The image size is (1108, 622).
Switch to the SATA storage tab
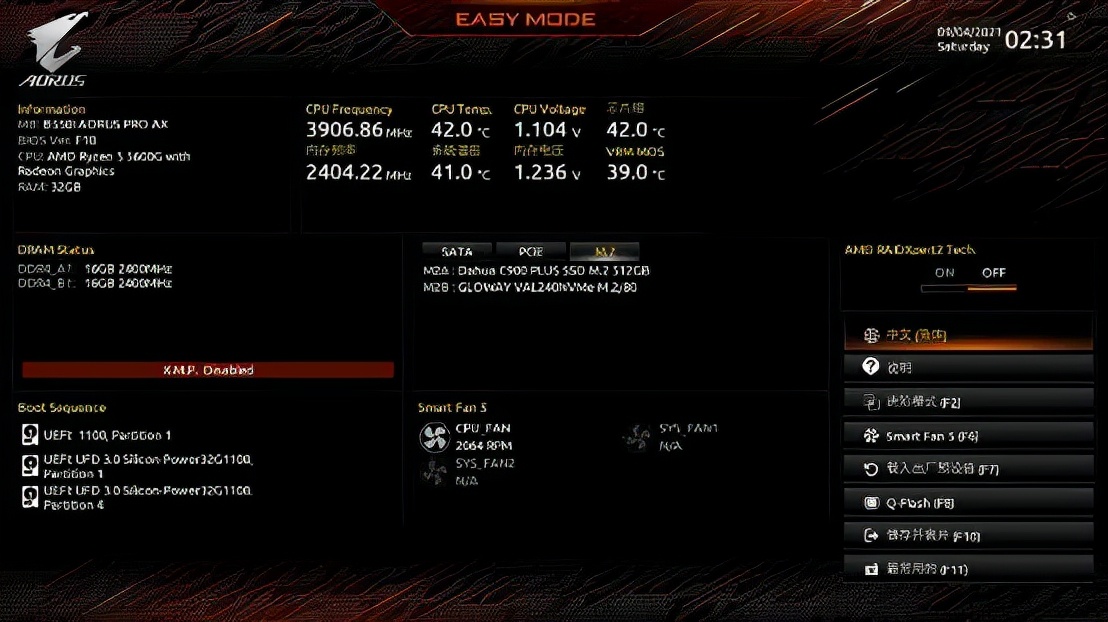(x=457, y=252)
